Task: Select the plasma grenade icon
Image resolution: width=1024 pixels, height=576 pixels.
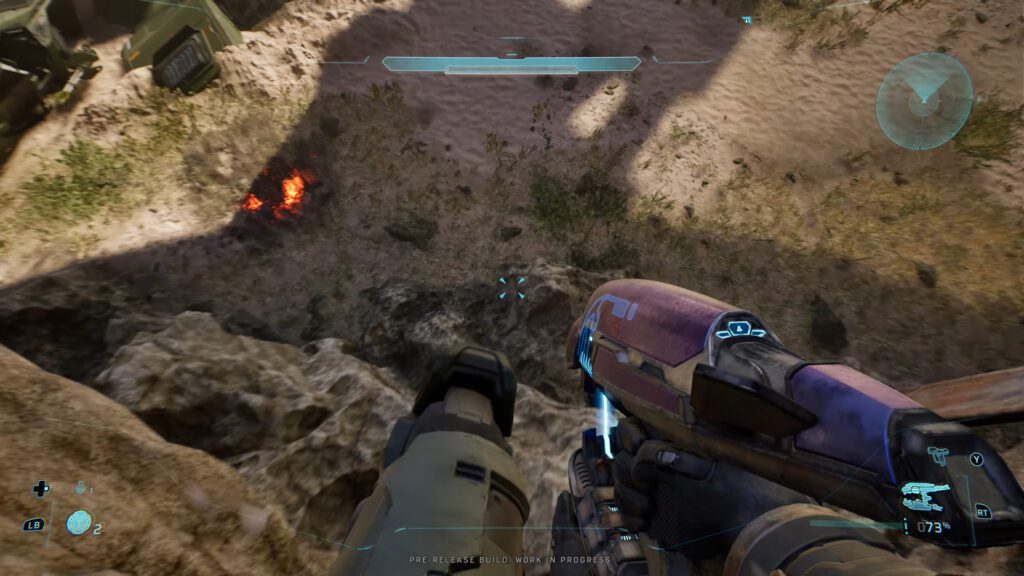Action: [78, 522]
